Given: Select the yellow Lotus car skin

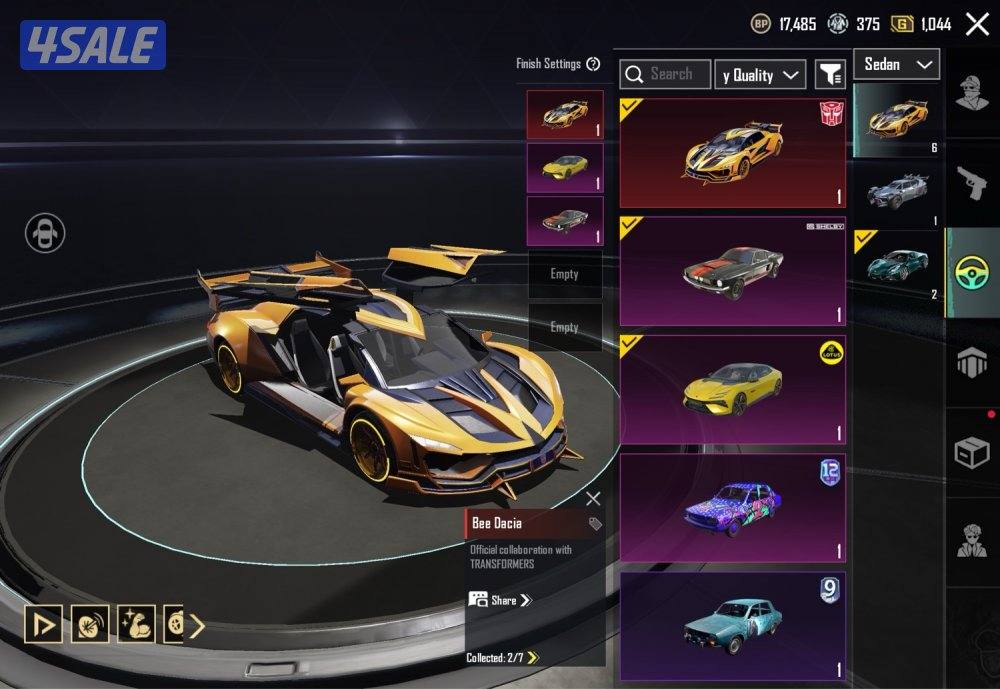Looking at the screenshot, I should coord(732,389).
